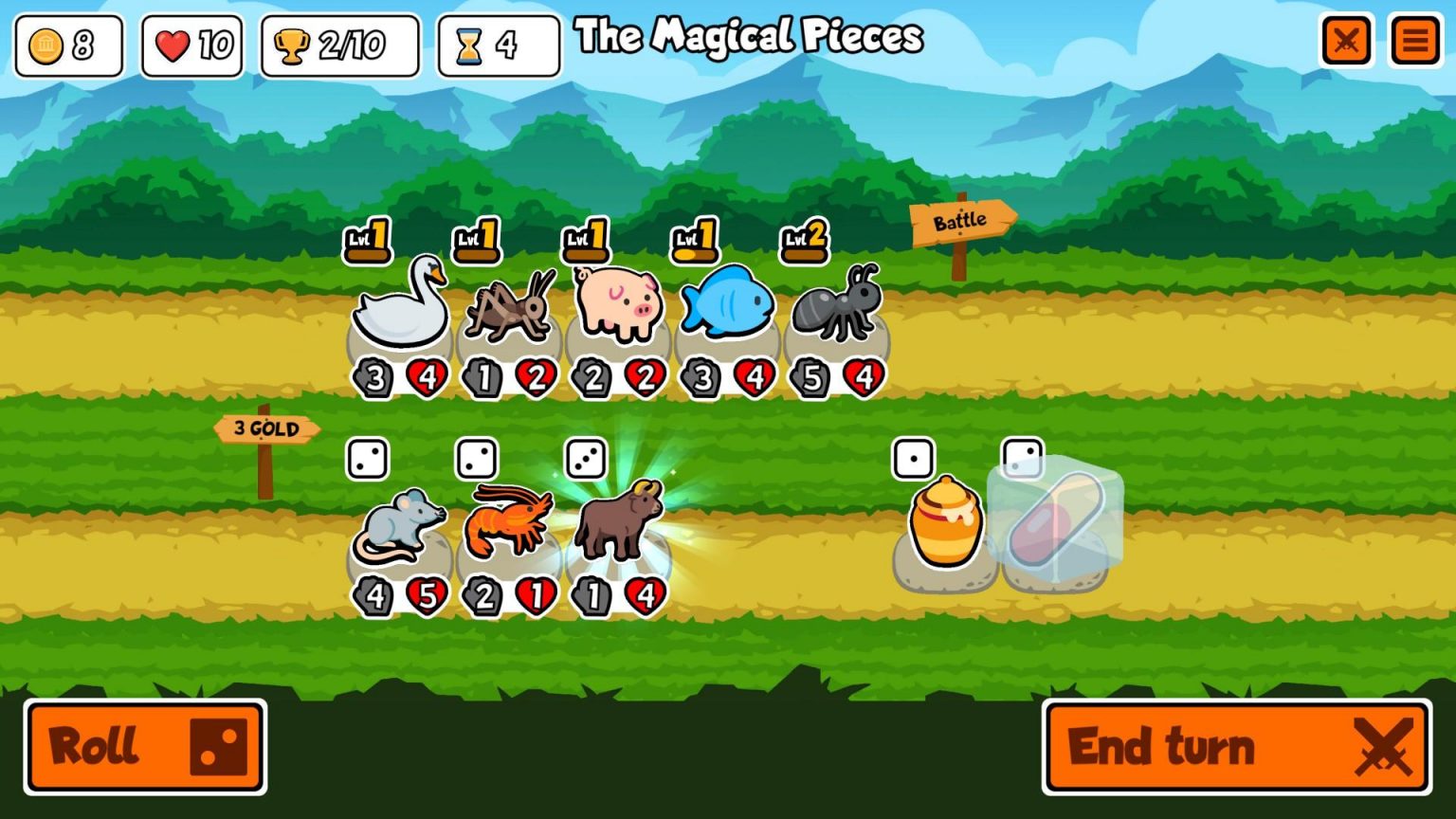Open the game menu with the hamburger icon
This screenshot has height=819, width=1456.
1415,41
